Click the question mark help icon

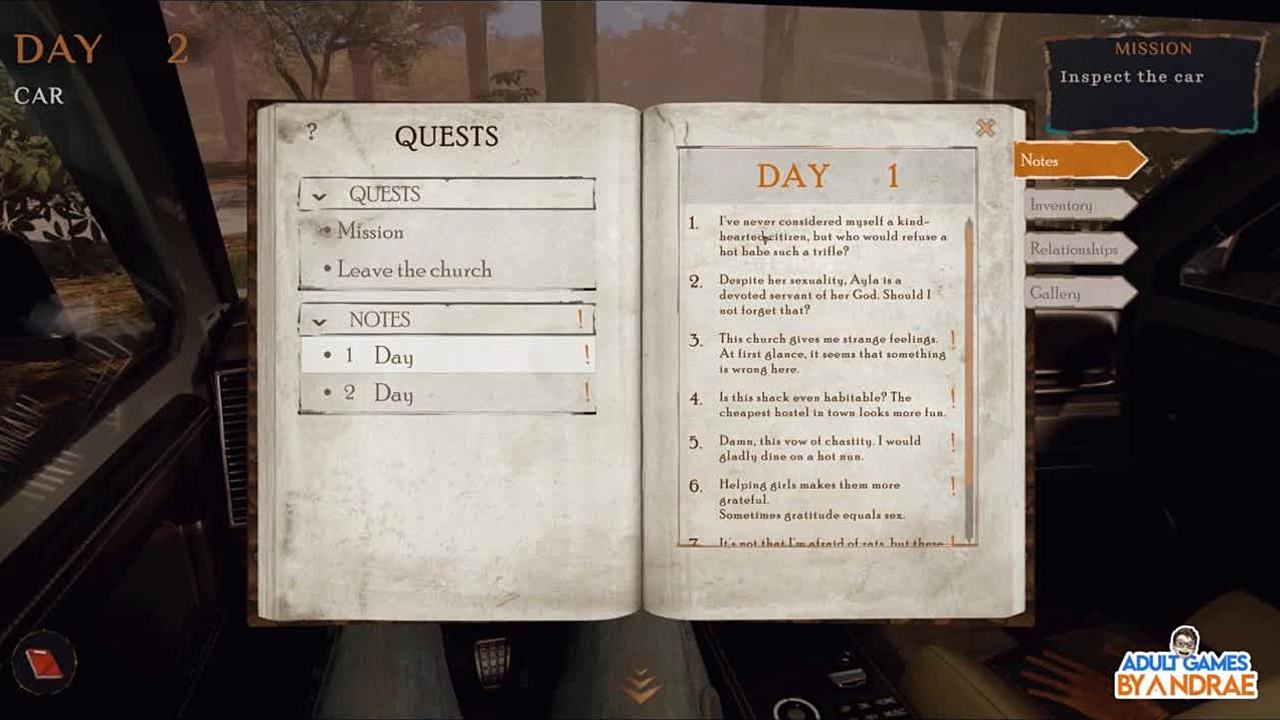click(x=311, y=131)
